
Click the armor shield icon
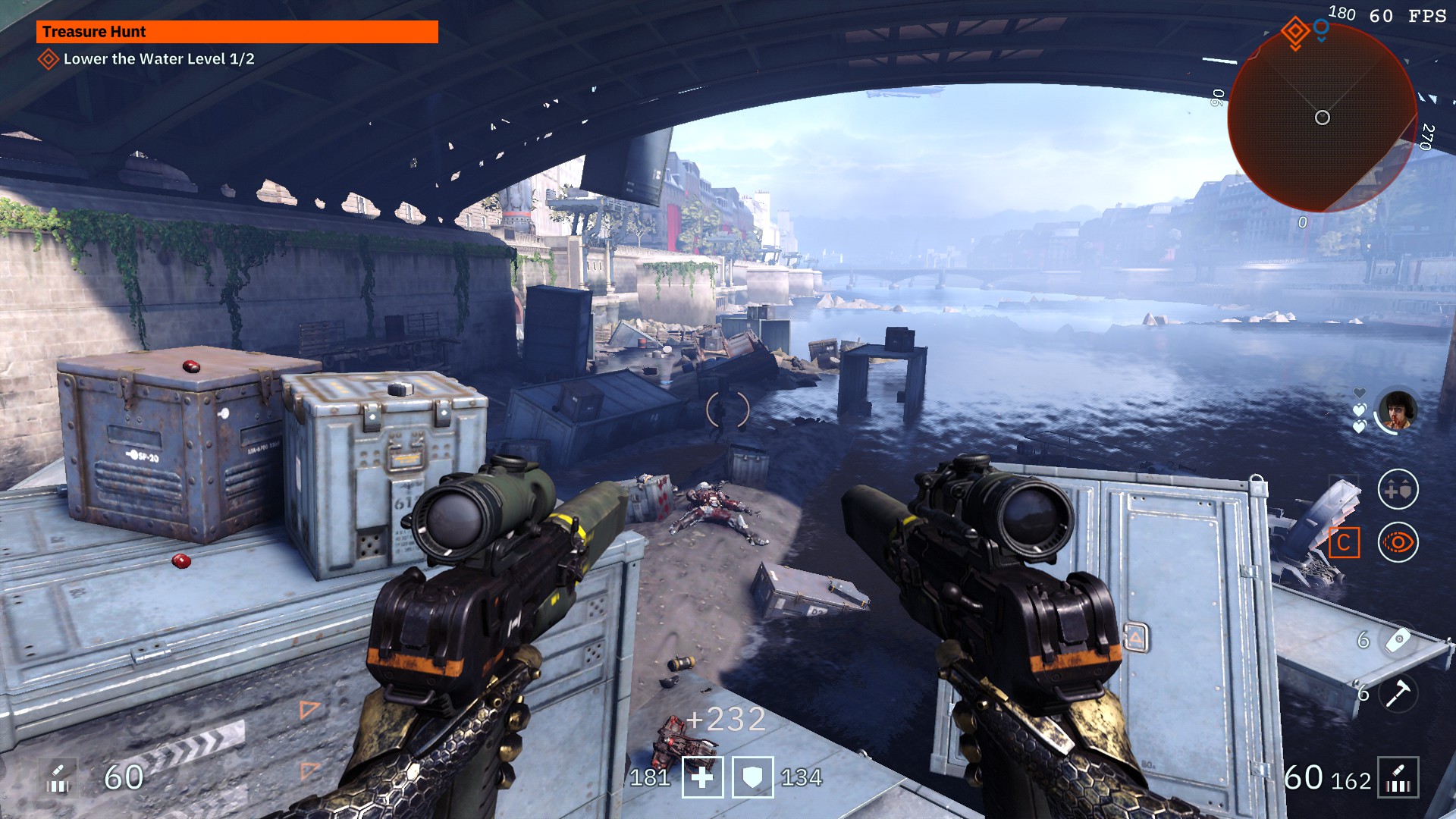click(752, 778)
